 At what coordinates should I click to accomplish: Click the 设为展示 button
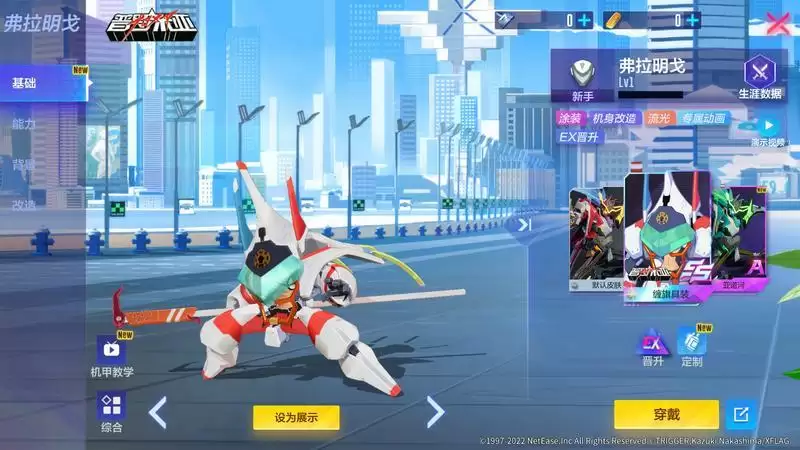point(296,417)
